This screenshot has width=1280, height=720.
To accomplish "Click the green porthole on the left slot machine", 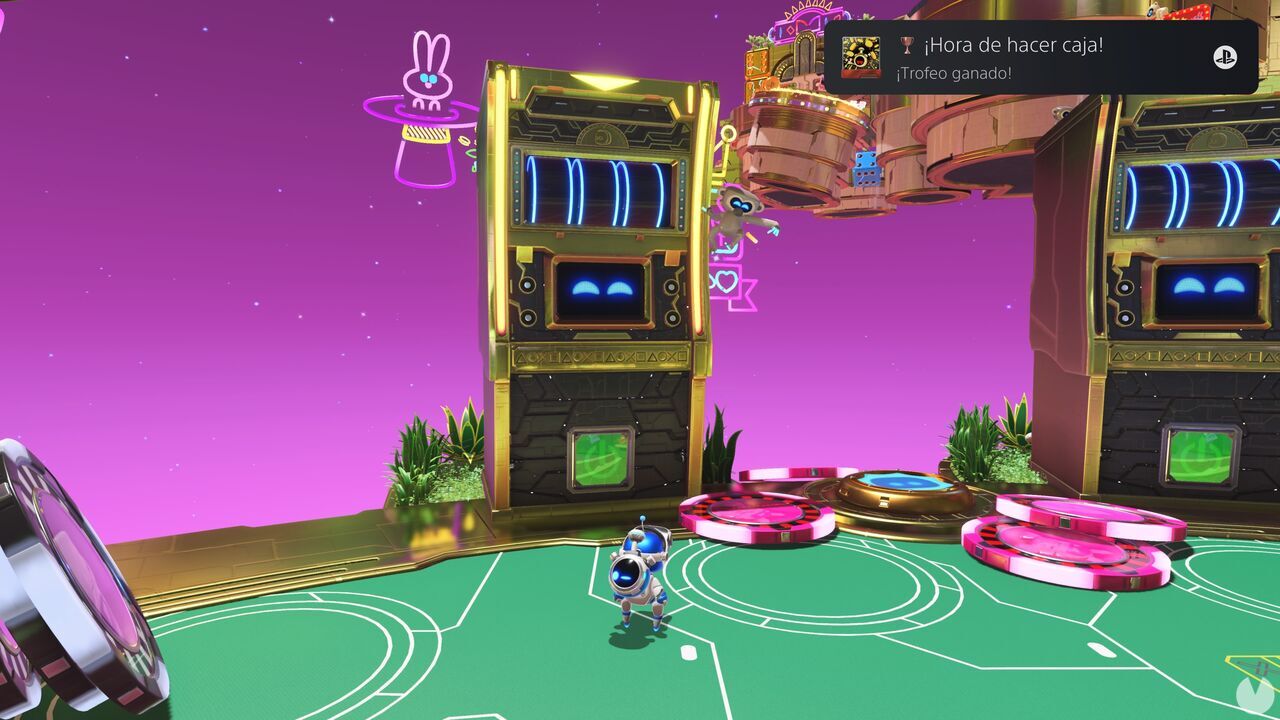I will tap(599, 460).
